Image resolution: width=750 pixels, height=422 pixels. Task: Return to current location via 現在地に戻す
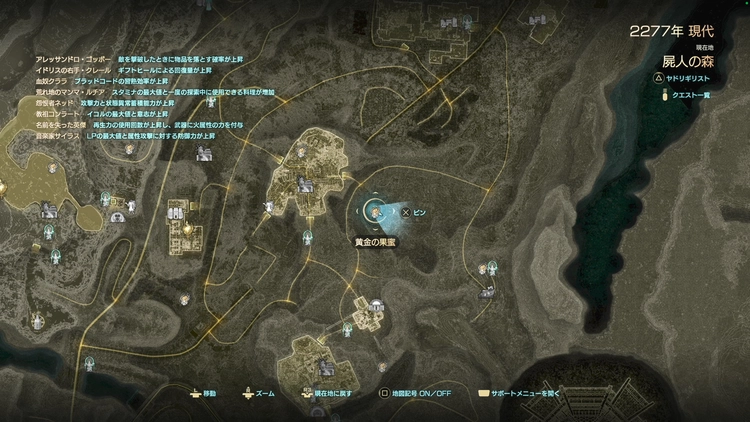coord(332,394)
